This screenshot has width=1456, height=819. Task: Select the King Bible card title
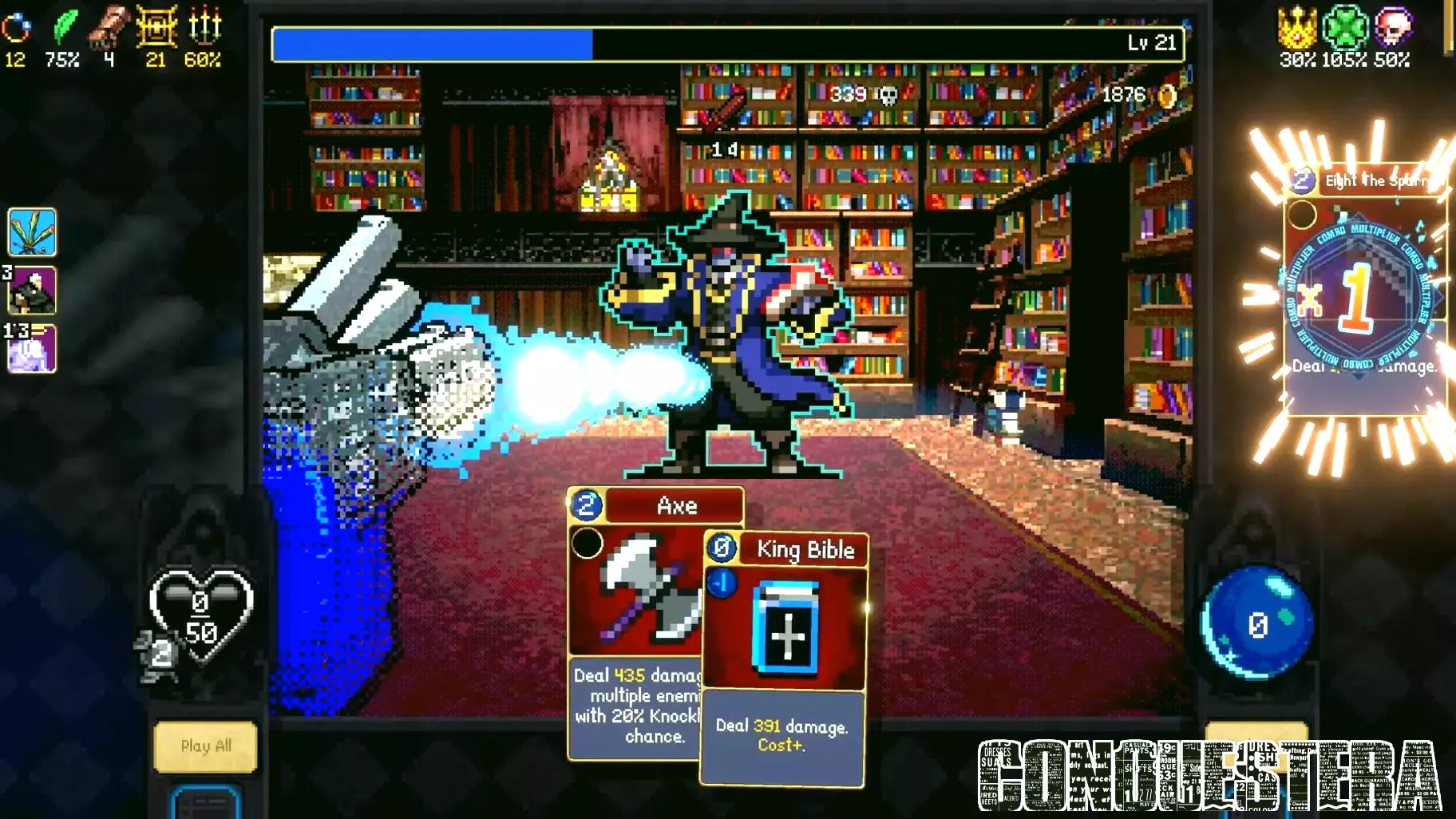(805, 550)
